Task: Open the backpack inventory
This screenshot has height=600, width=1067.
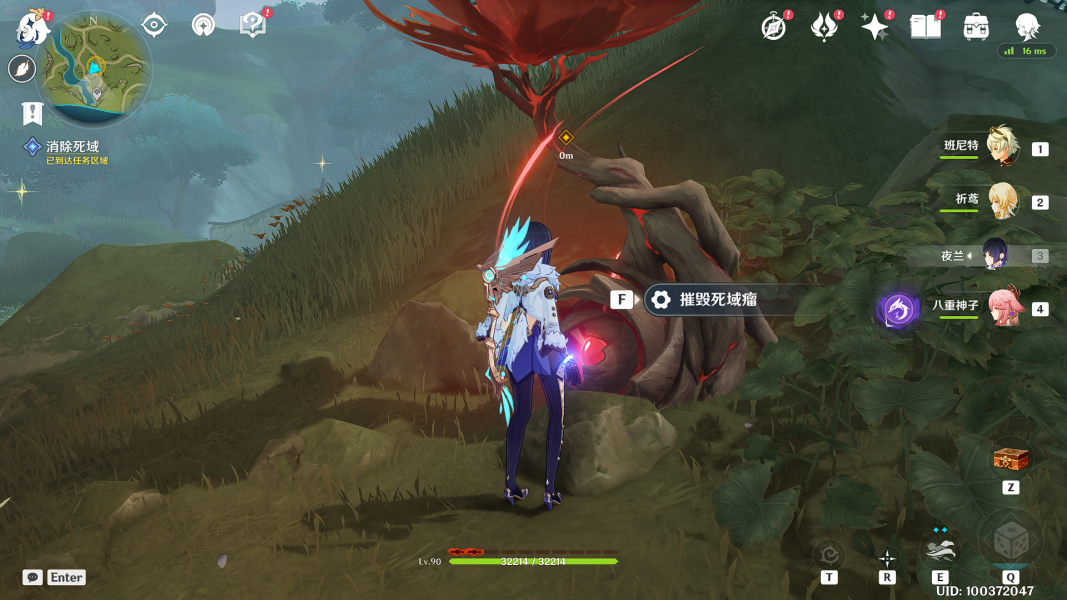Action: tap(976, 27)
